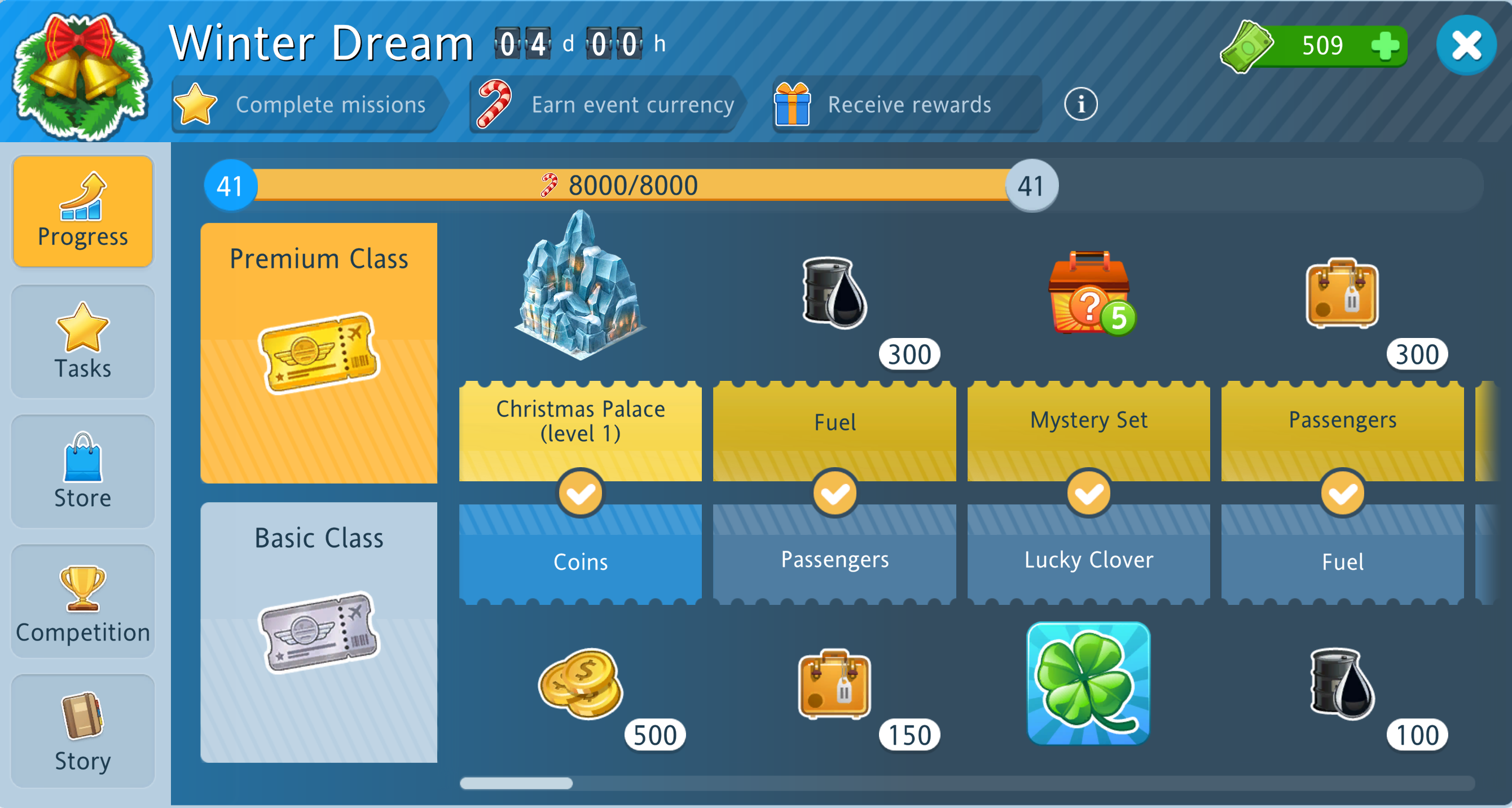The image size is (1512, 808).
Task: Select the basic 150 Passengers reward
Action: [x=834, y=683]
